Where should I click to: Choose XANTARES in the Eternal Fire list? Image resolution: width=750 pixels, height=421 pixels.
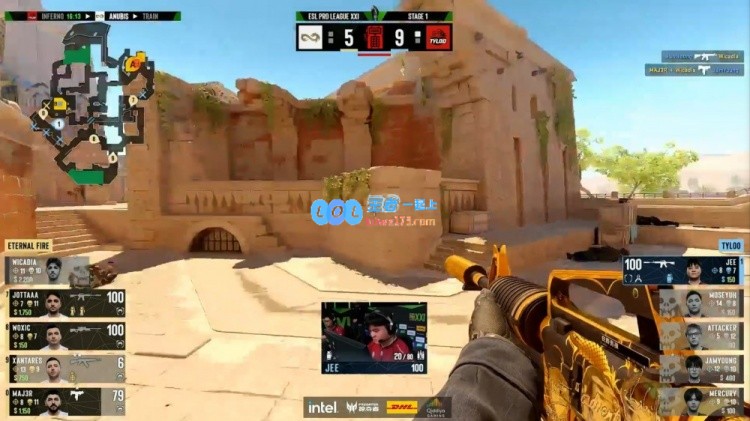64,370
